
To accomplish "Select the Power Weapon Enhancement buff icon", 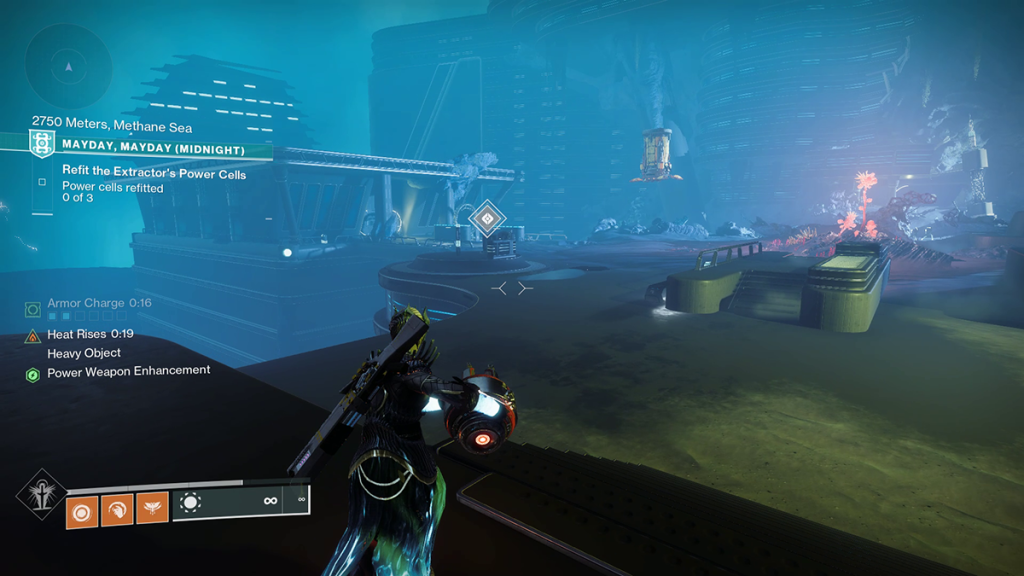I will point(33,373).
